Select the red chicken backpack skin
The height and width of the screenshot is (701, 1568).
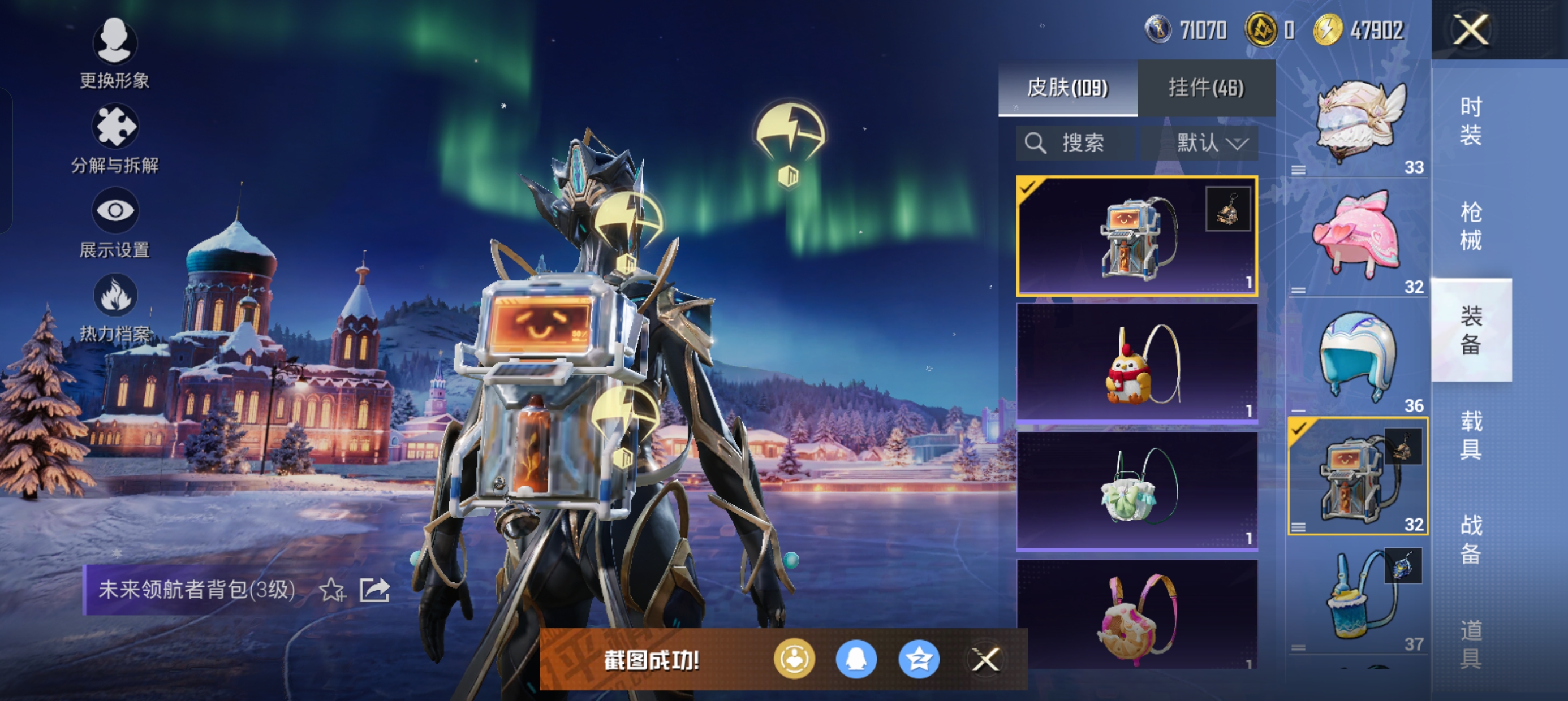click(1136, 364)
